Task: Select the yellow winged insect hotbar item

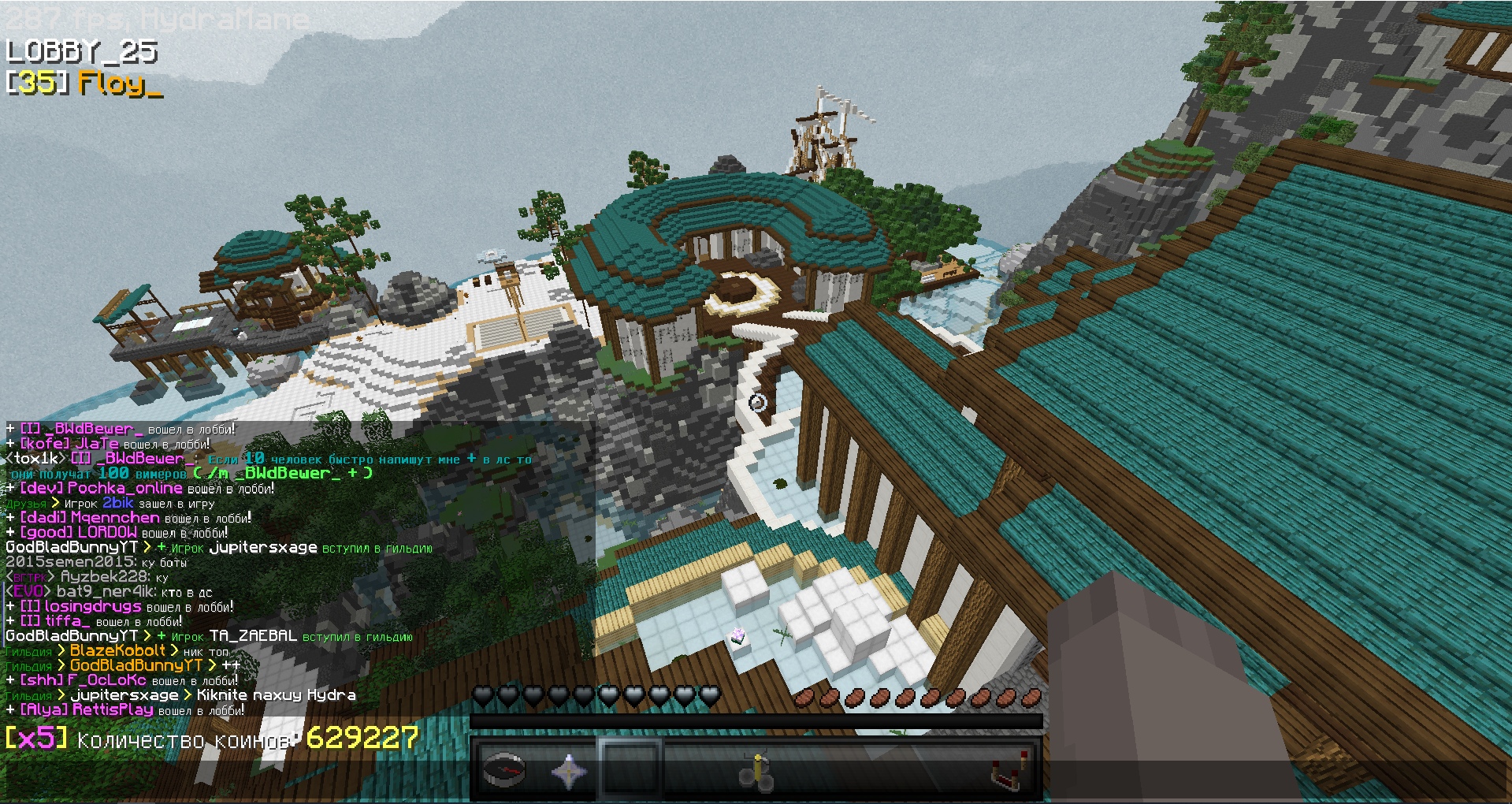Action: point(756,770)
